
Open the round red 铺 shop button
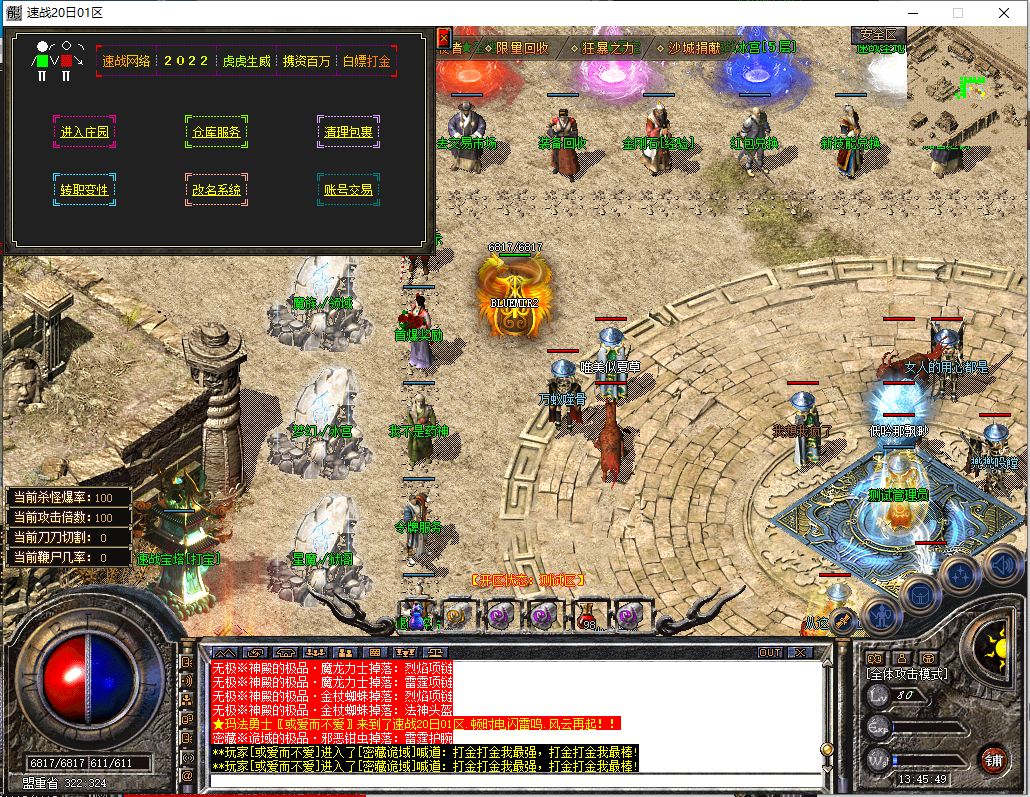pyautogui.click(x=992, y=759)
